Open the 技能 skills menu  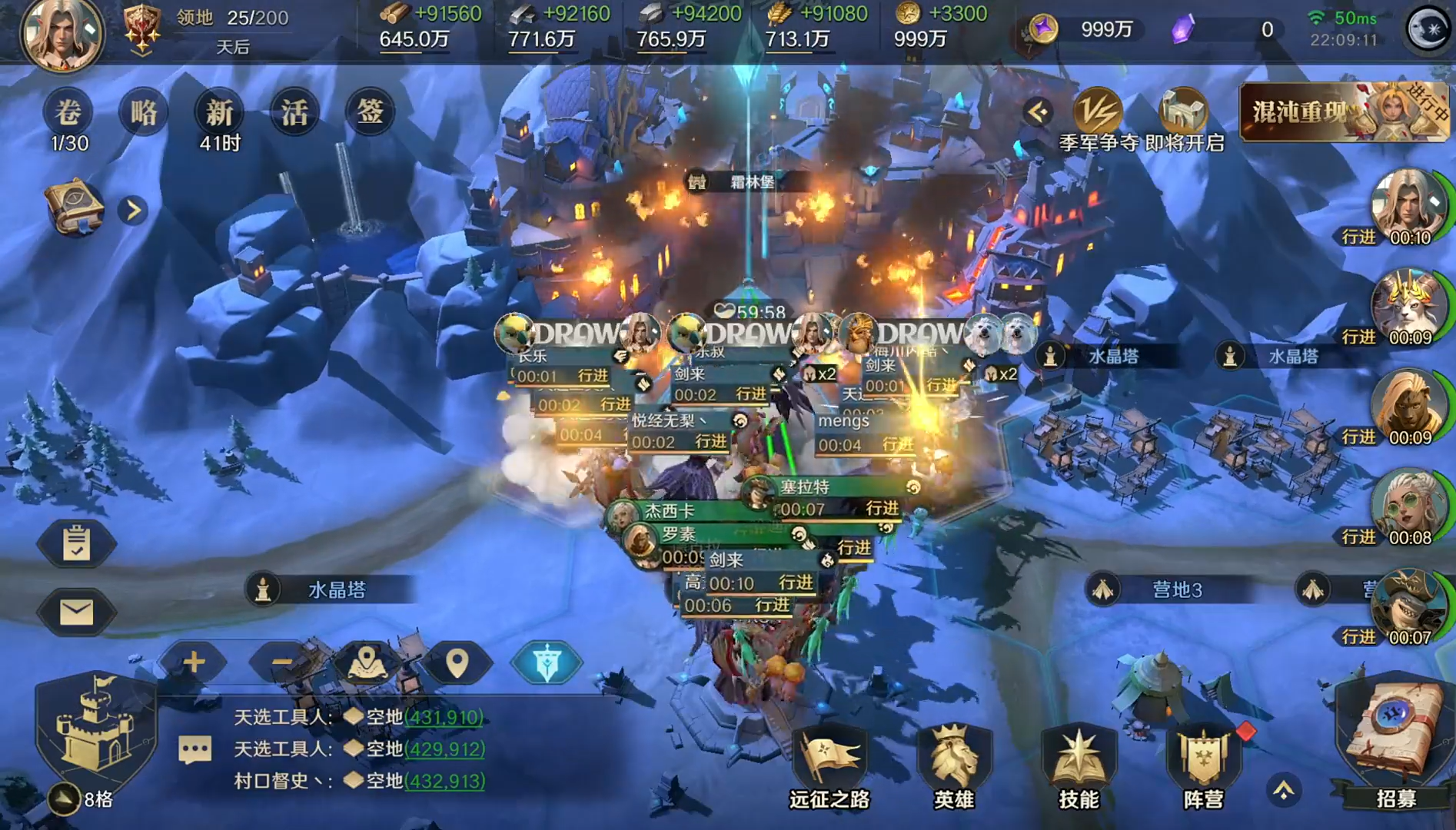[1078, 765]
